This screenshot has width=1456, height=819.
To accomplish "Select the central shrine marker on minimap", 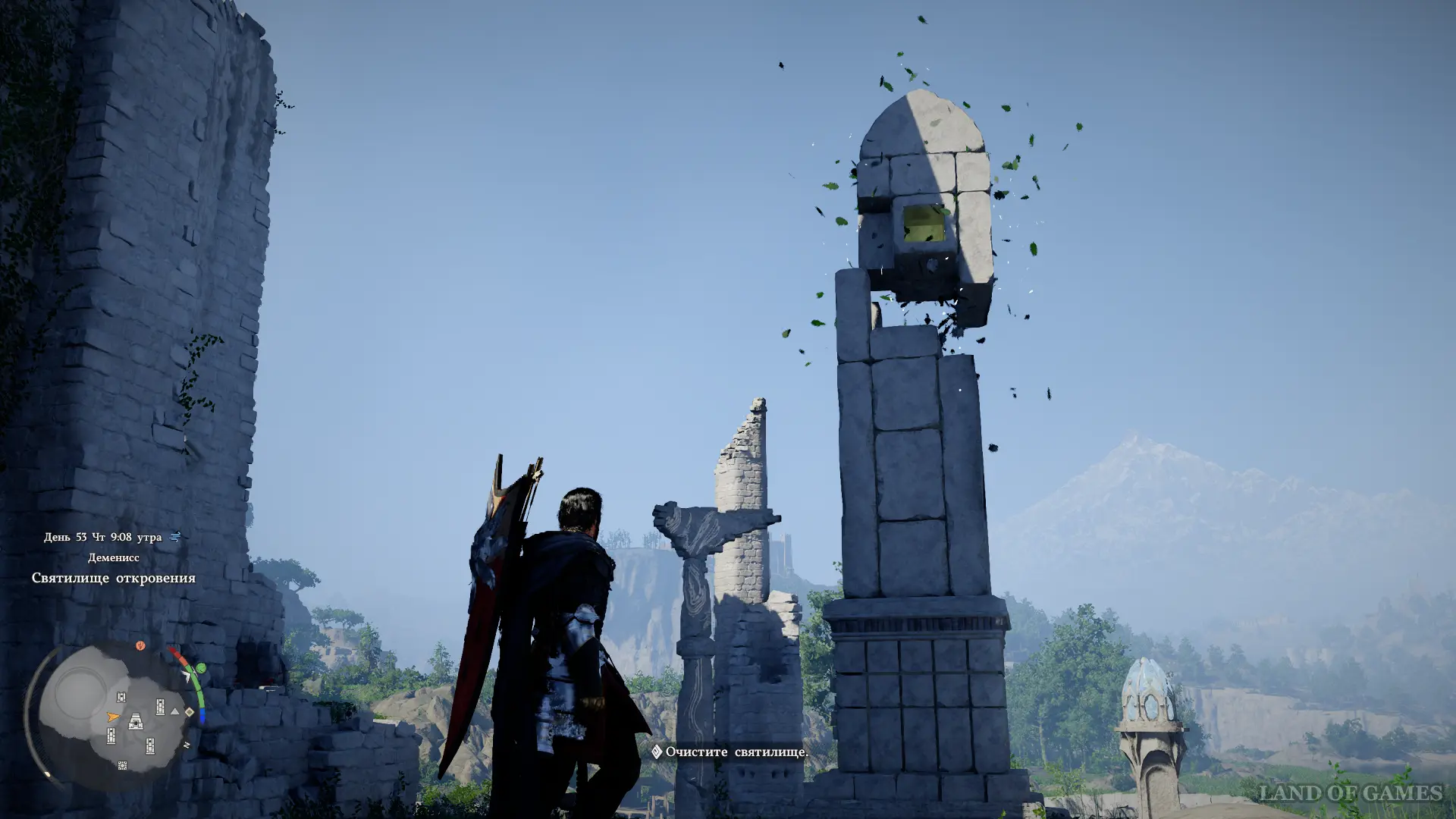I will tap(135, 721).
